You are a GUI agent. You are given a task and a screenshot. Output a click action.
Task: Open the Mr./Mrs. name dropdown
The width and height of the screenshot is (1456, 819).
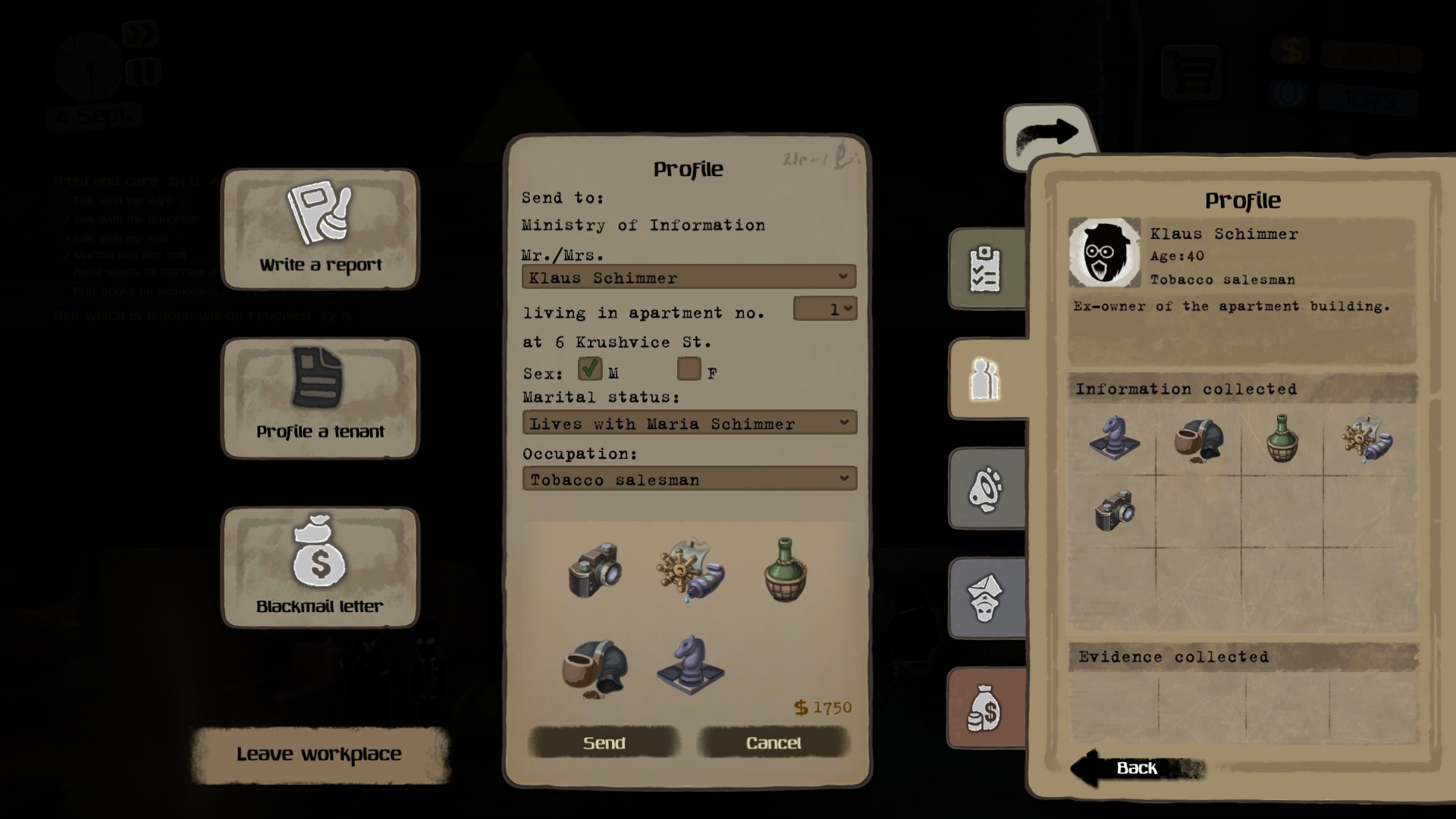689,277
